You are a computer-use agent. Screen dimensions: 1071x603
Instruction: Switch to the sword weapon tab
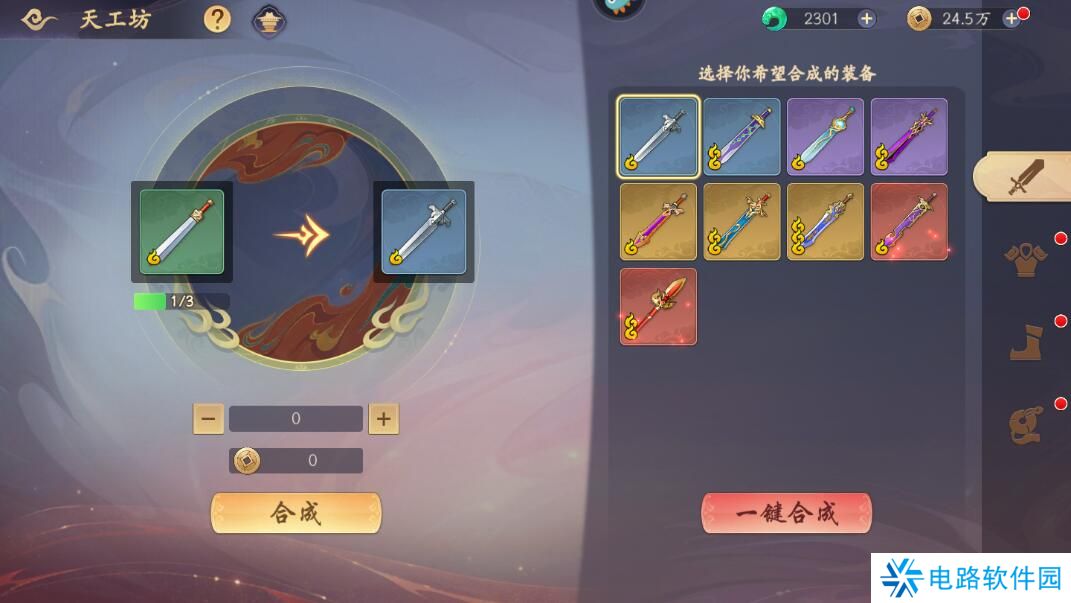point(1024,177)
